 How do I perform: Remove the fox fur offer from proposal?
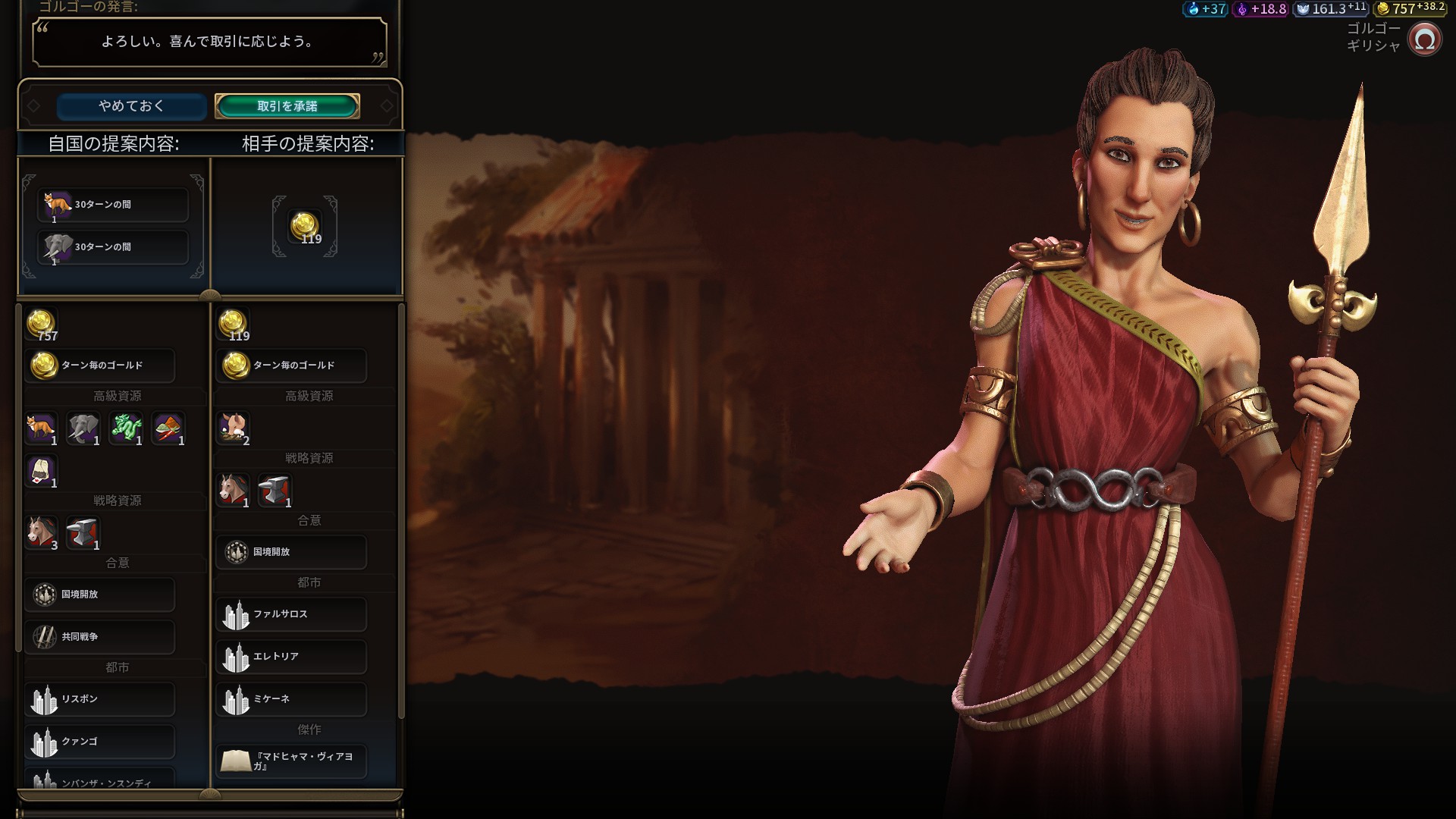[x=112, y=205]
